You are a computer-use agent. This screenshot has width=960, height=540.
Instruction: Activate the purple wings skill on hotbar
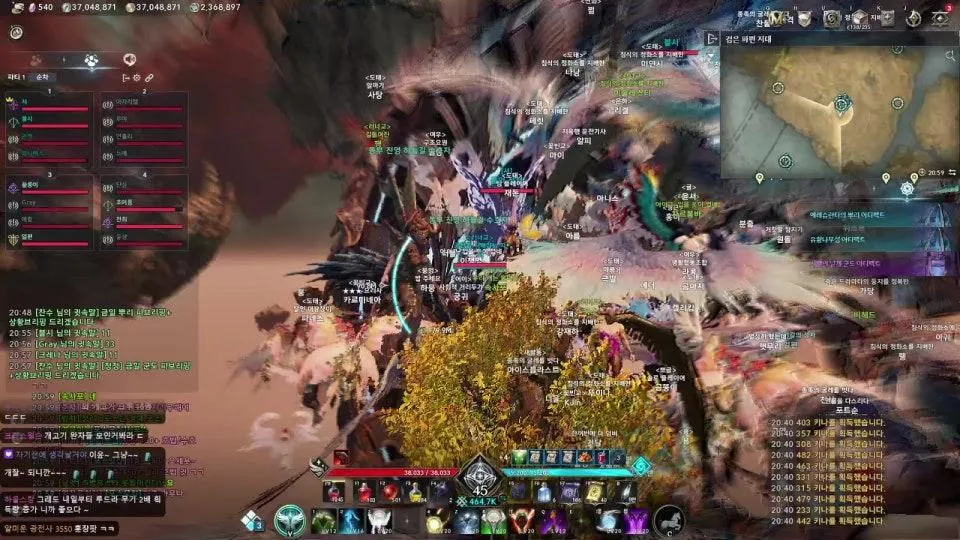tap(637, 520)
